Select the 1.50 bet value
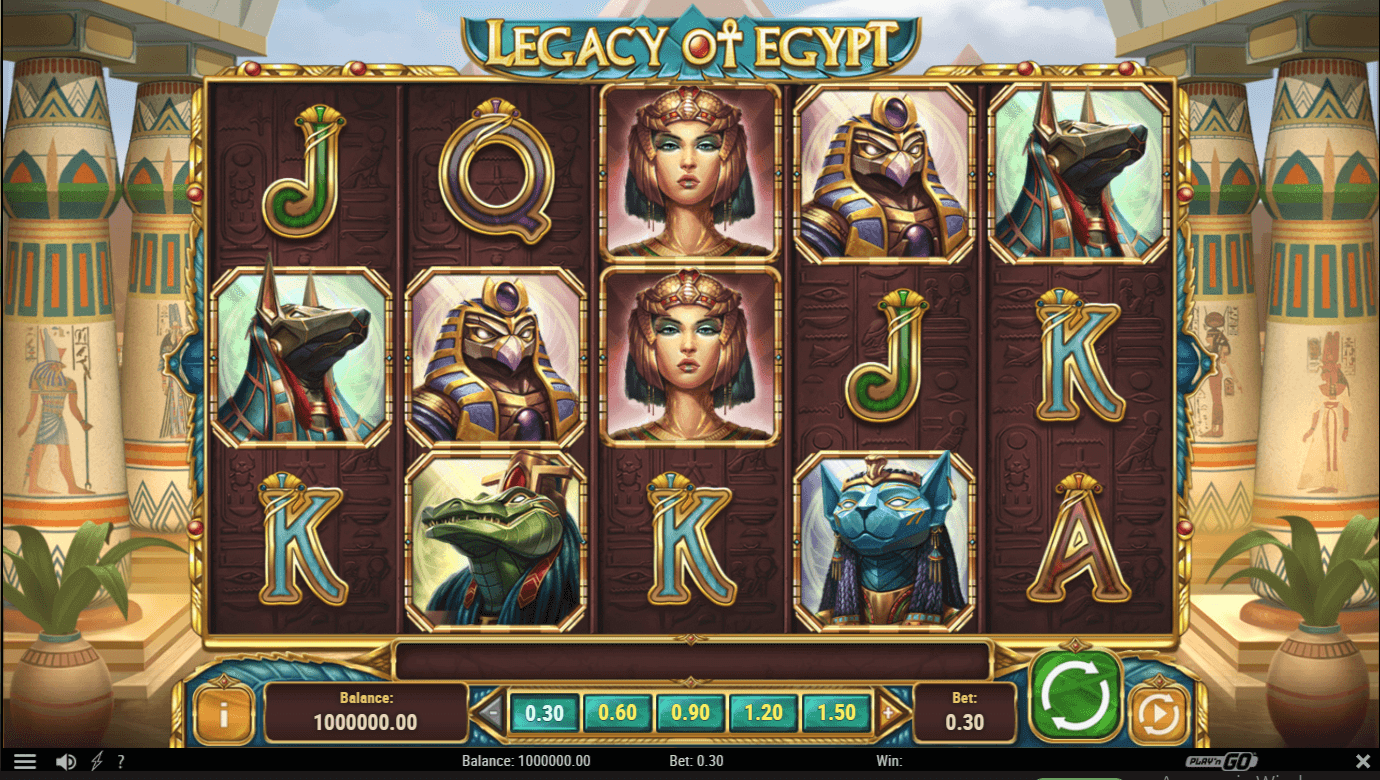The image size is (1380, 780). click(x=836, y=713)
